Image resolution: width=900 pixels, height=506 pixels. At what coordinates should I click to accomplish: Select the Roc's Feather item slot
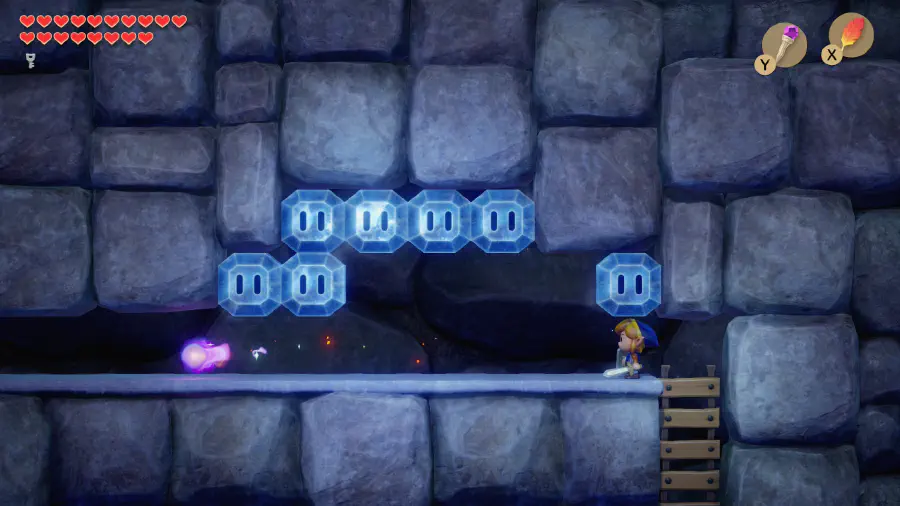pos(851,35)
